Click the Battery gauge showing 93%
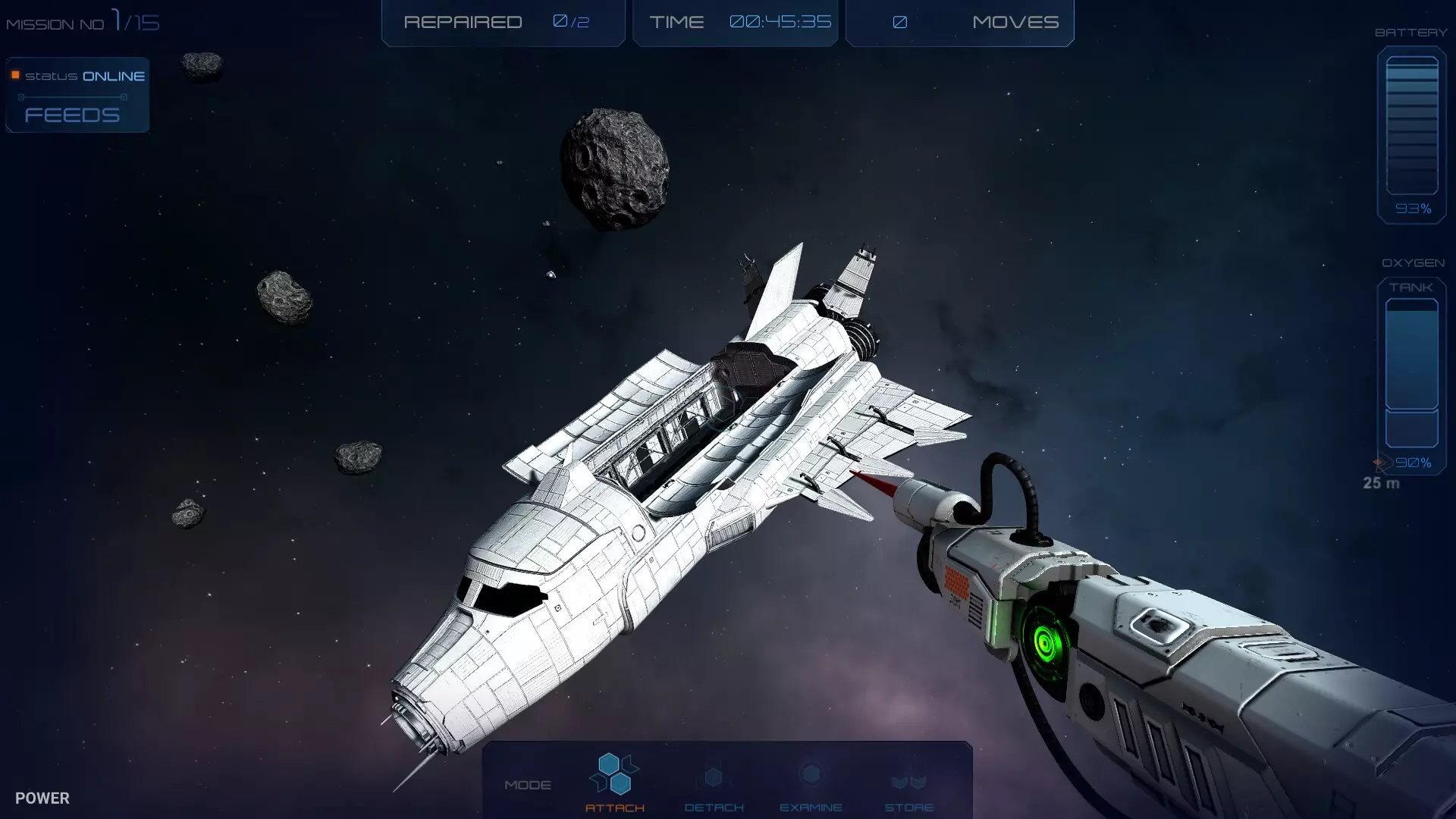The width and height of the screenshot is (1456, 819). tap(1411, 129)
